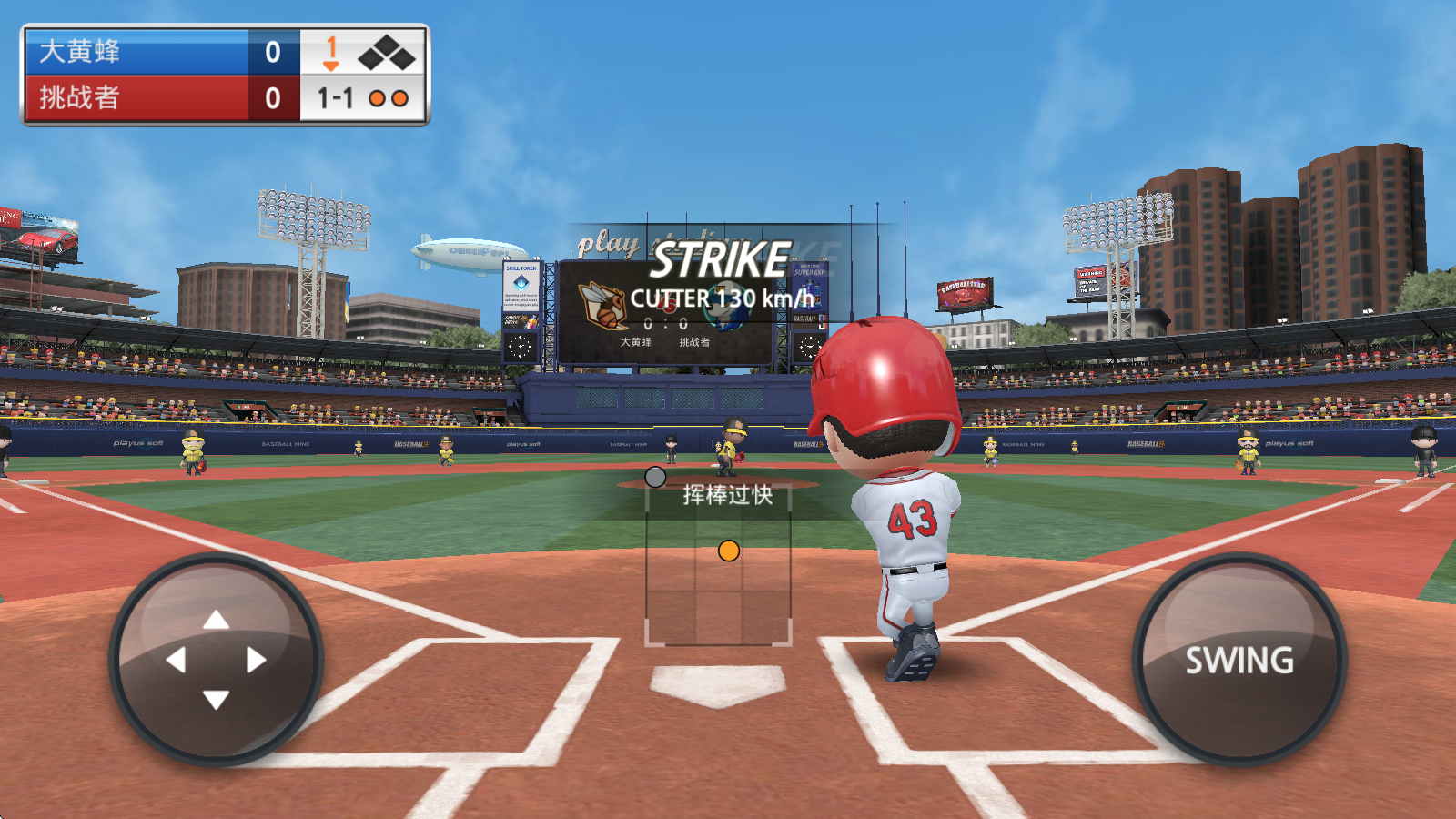Image resolution: width=1456 pixels, height=819 pixels.
Task: Tap the right arrow on direction pad
Action: coord(256,660)
